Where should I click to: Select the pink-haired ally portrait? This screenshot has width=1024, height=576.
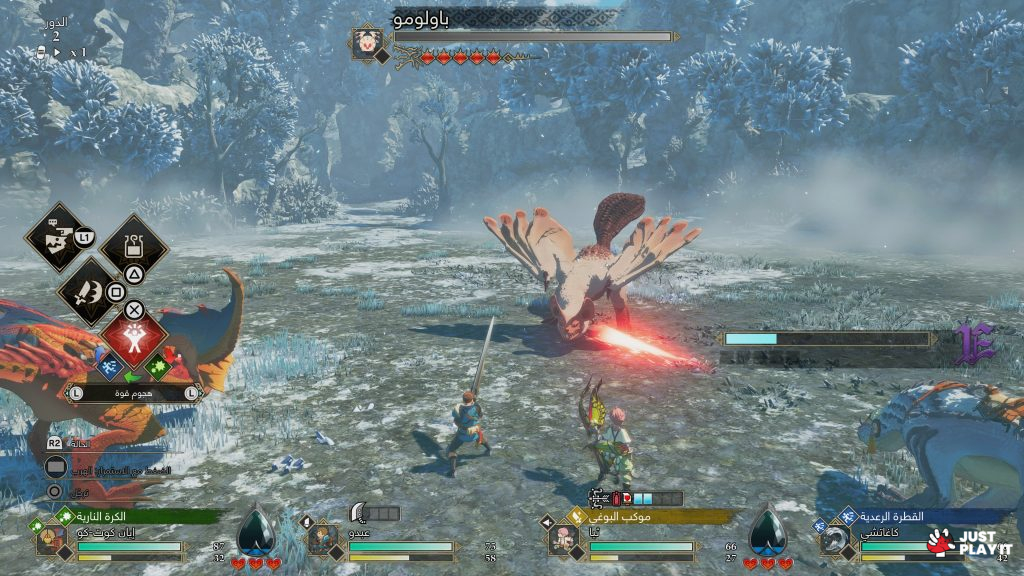tap(562, 541)
